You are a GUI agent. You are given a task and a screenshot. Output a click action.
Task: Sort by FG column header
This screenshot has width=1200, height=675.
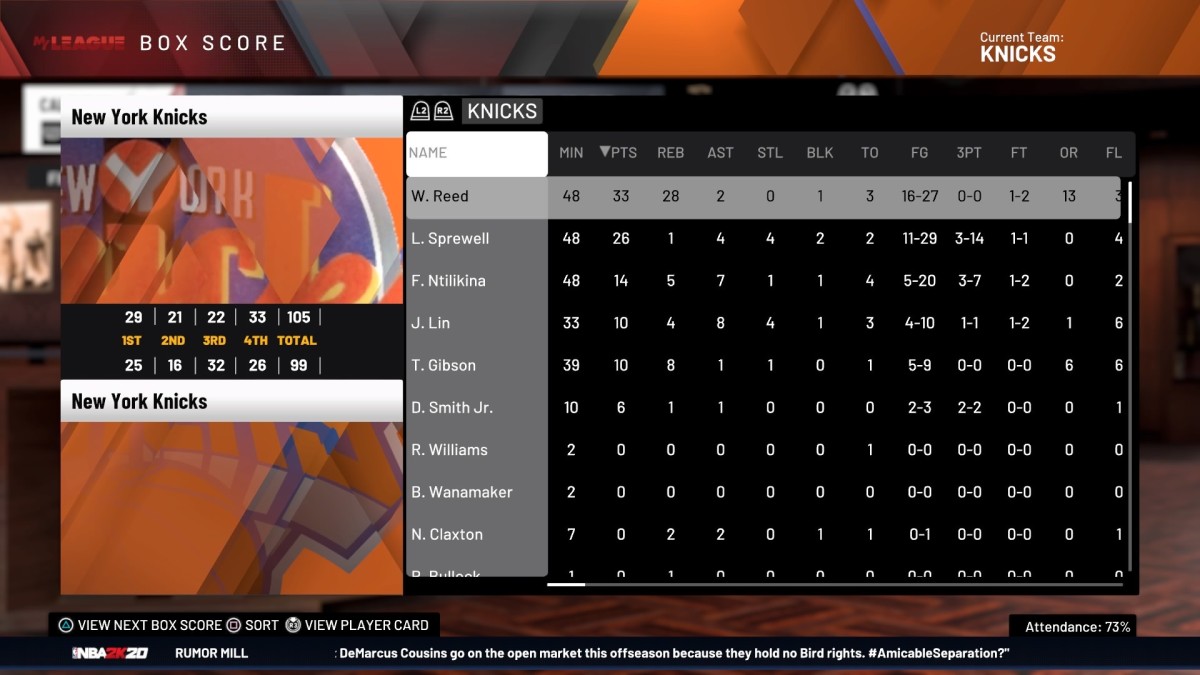[919, 153]
